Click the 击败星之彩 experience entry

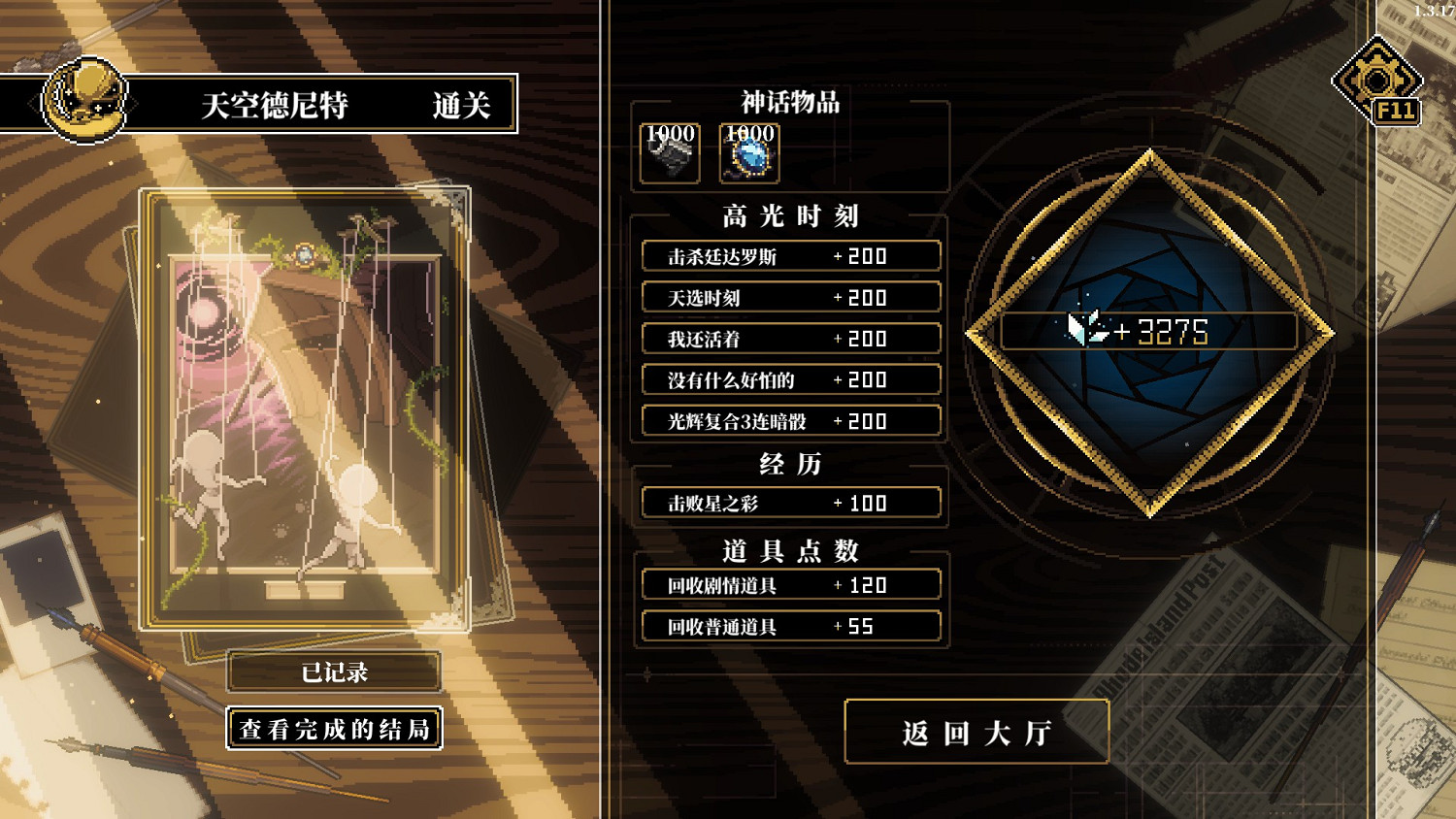790,502
